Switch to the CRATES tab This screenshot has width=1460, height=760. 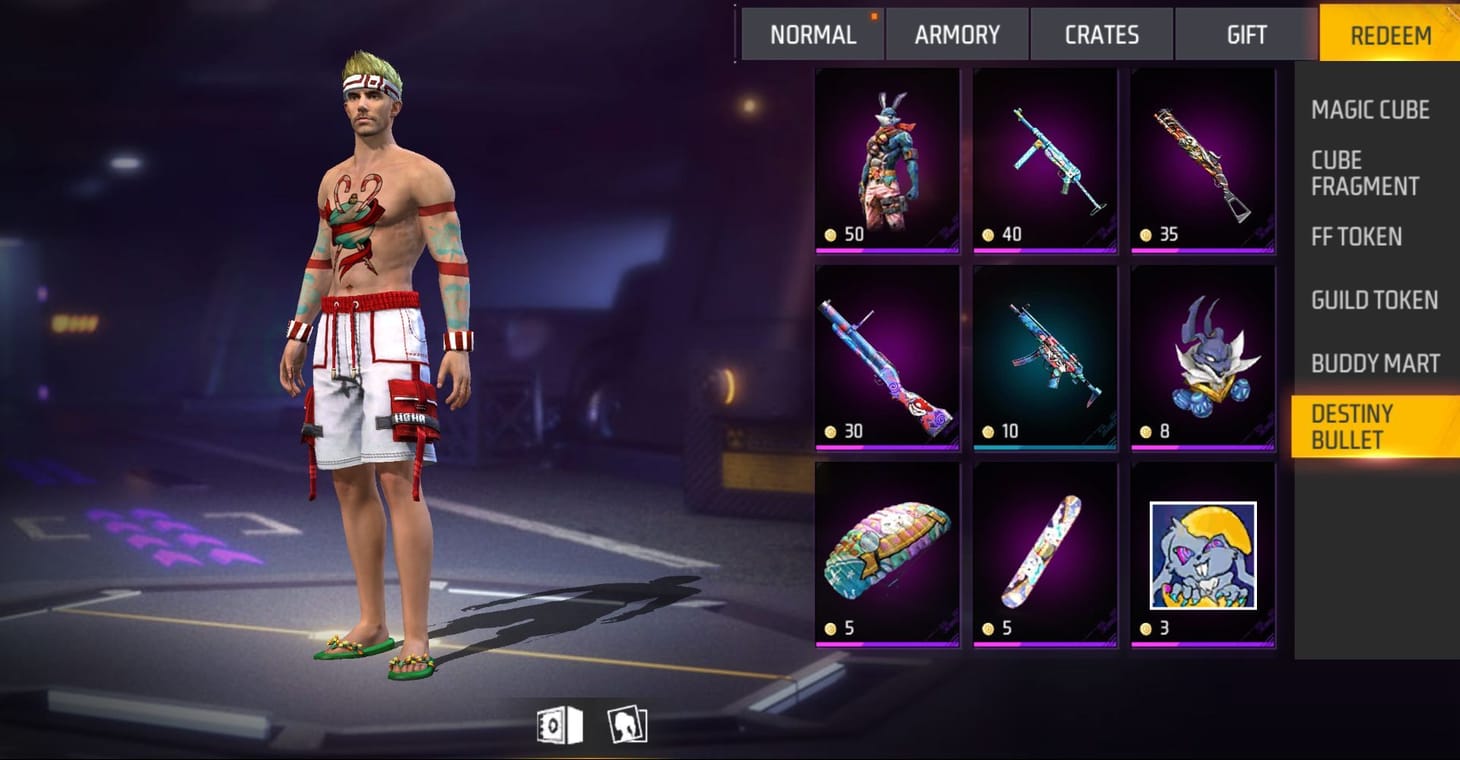1100,34
